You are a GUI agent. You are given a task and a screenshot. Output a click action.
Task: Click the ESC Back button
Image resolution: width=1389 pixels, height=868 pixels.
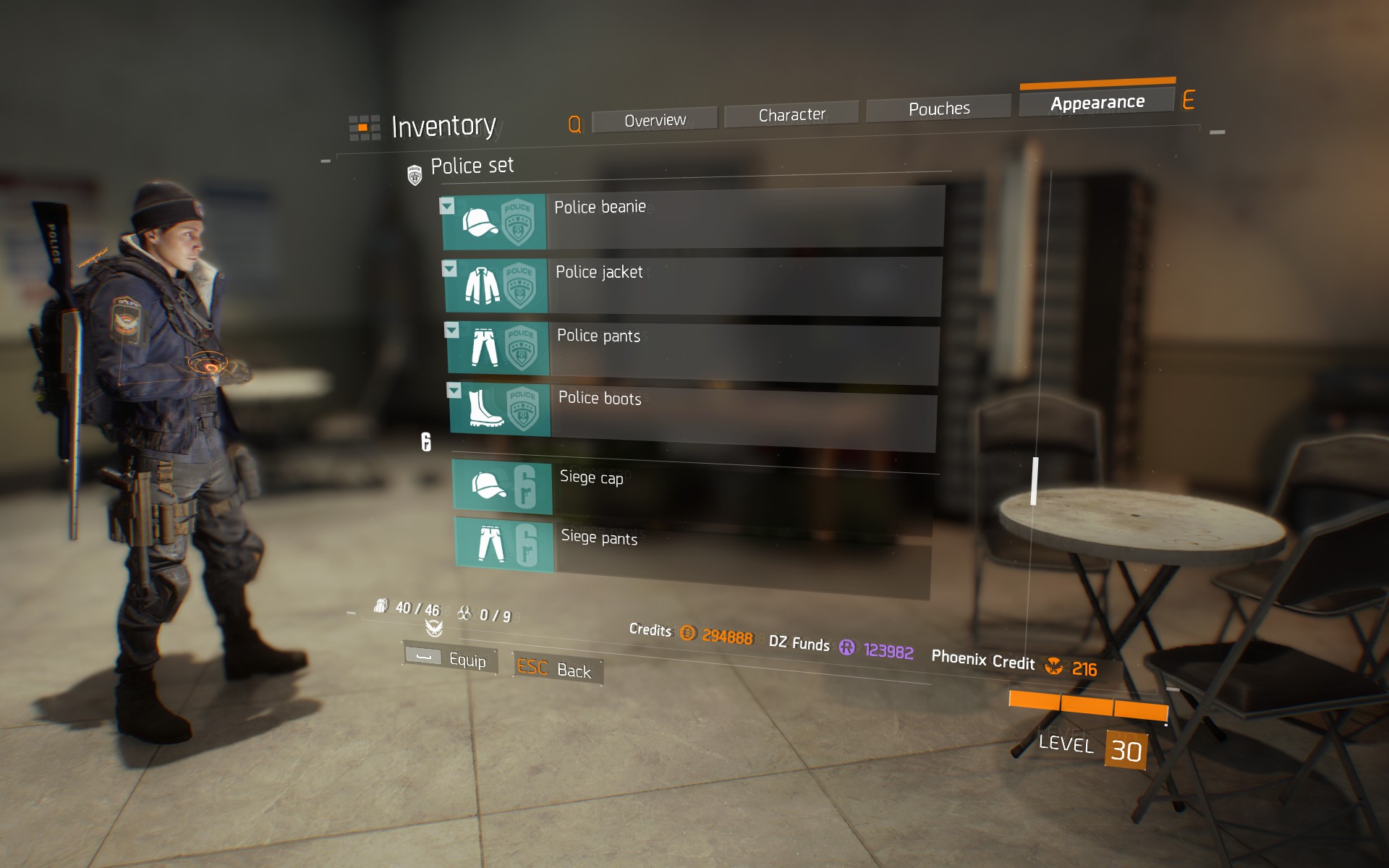click(557, 670)
